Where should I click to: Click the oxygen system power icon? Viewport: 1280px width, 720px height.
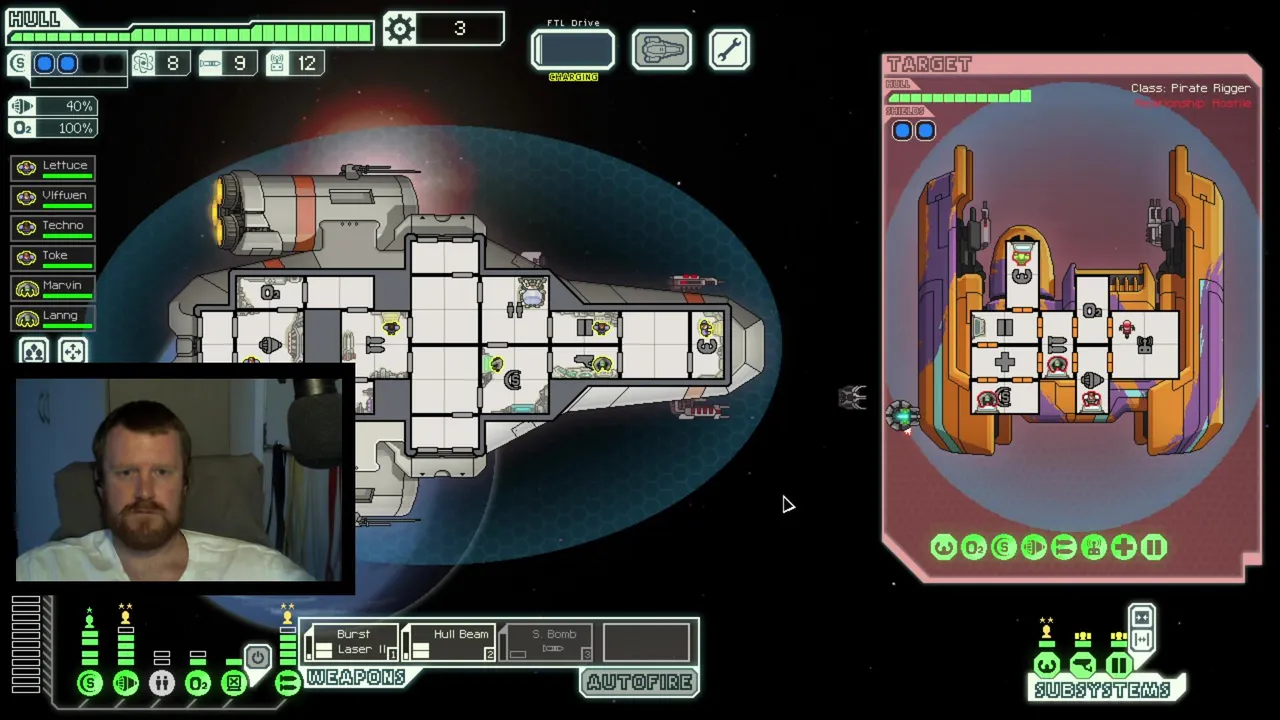[198, 683]
